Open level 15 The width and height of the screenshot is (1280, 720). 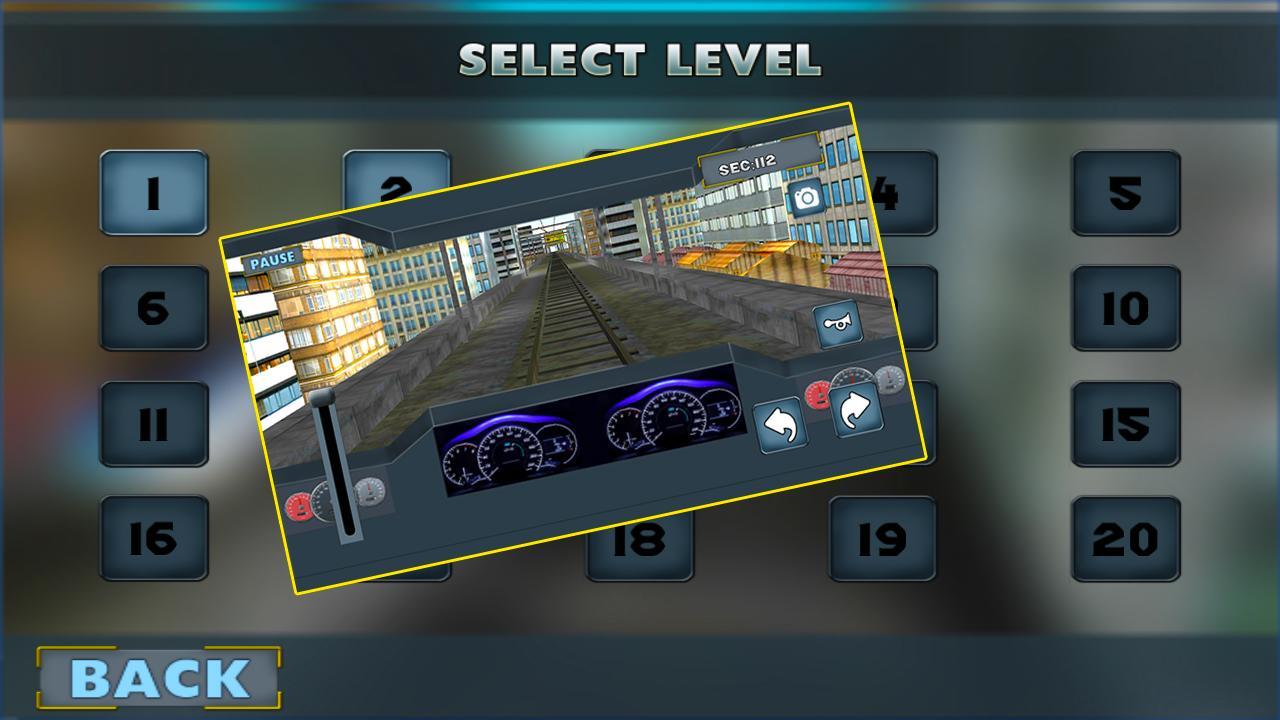tap(1124, 425)
